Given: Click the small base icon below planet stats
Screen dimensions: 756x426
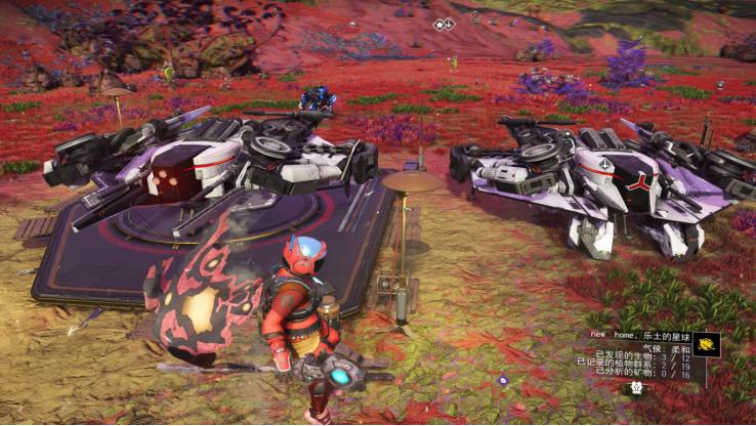Looking at the screenshot, I should coord(634,388).
